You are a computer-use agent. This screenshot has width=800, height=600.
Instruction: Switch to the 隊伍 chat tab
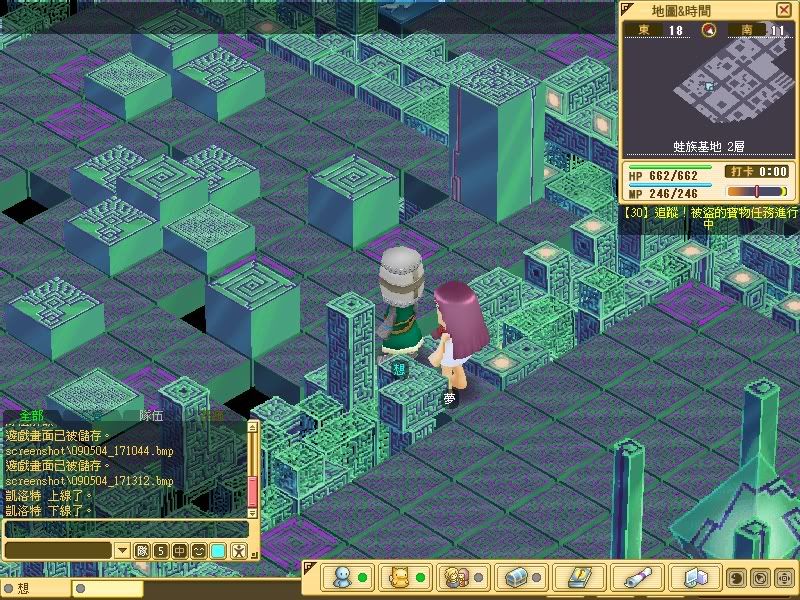[151, 416]
